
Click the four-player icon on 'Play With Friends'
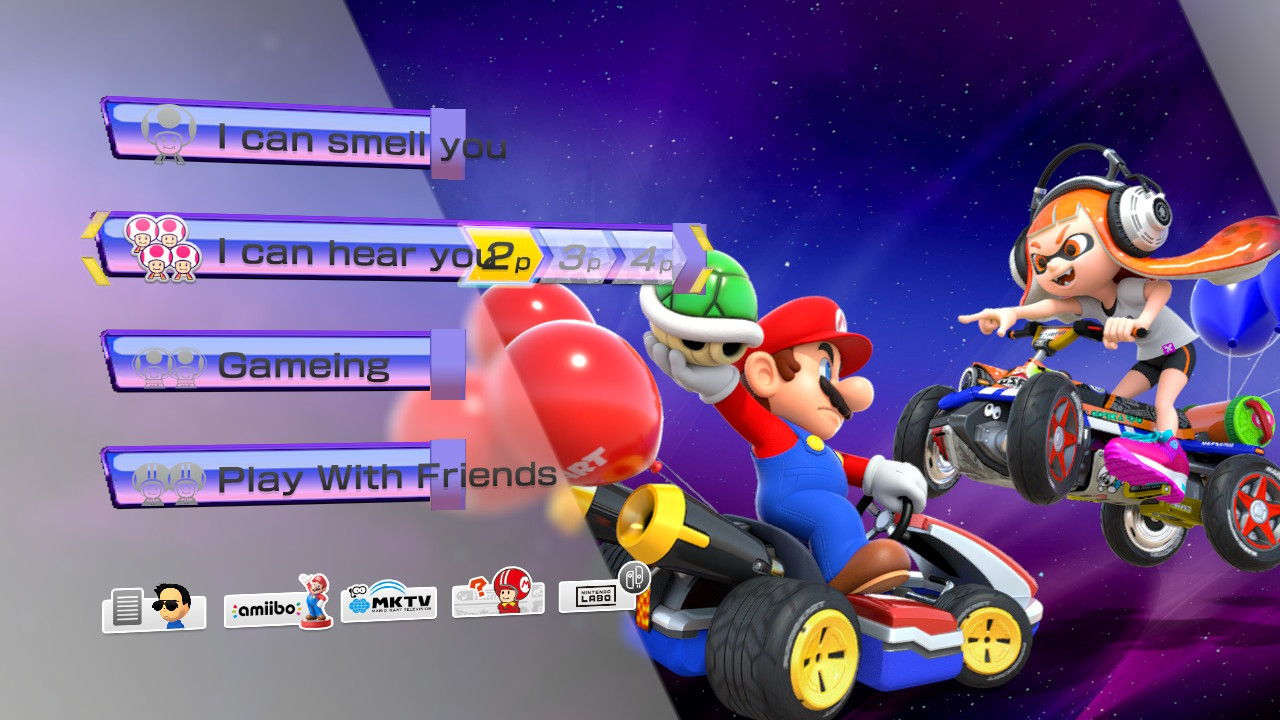[x=170, y=478]
